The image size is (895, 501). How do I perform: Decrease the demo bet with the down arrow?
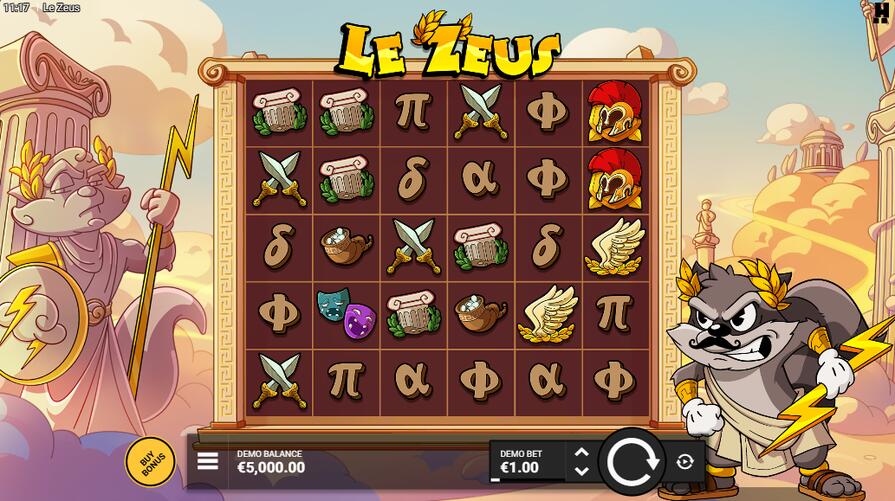[581, 470]
